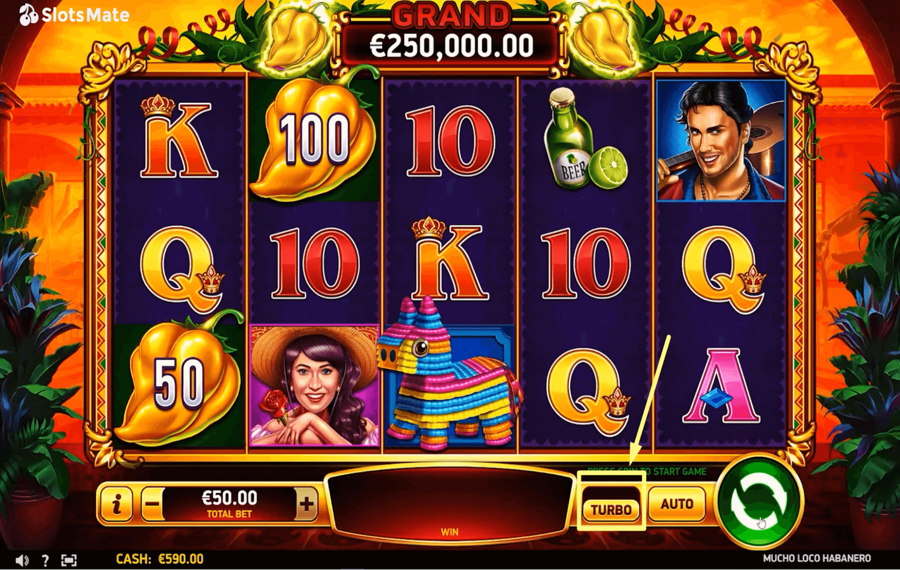This screenshot has width=900, height=570.
Task: Open the AUTO spin options
Action: pyautogui.click(x=677, y=504)
